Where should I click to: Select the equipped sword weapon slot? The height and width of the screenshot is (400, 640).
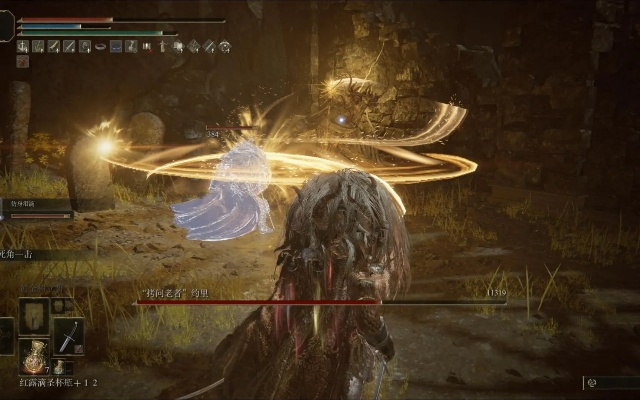click(x=67, y=336)
